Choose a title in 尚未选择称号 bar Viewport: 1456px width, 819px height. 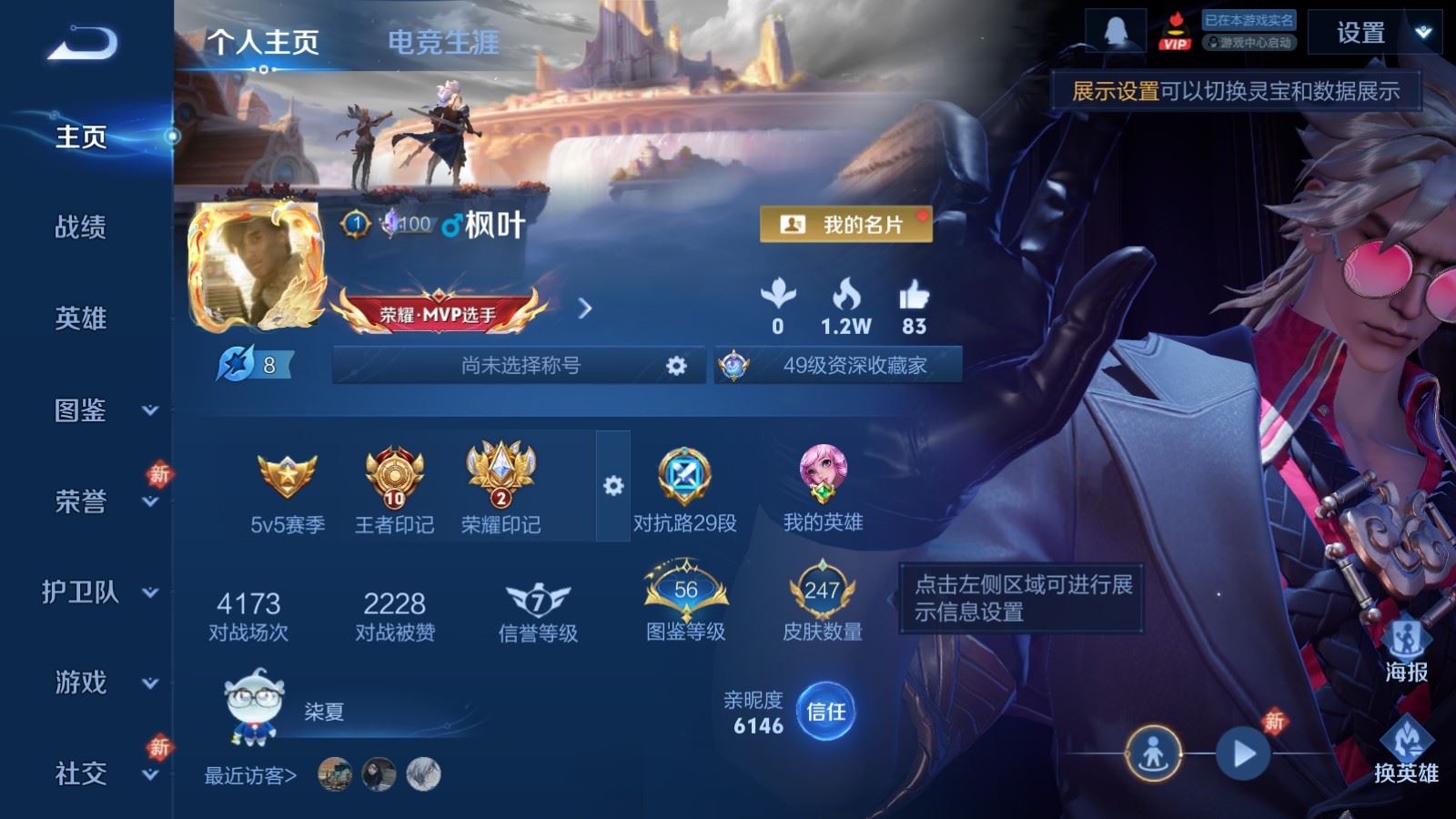point(520,366)
